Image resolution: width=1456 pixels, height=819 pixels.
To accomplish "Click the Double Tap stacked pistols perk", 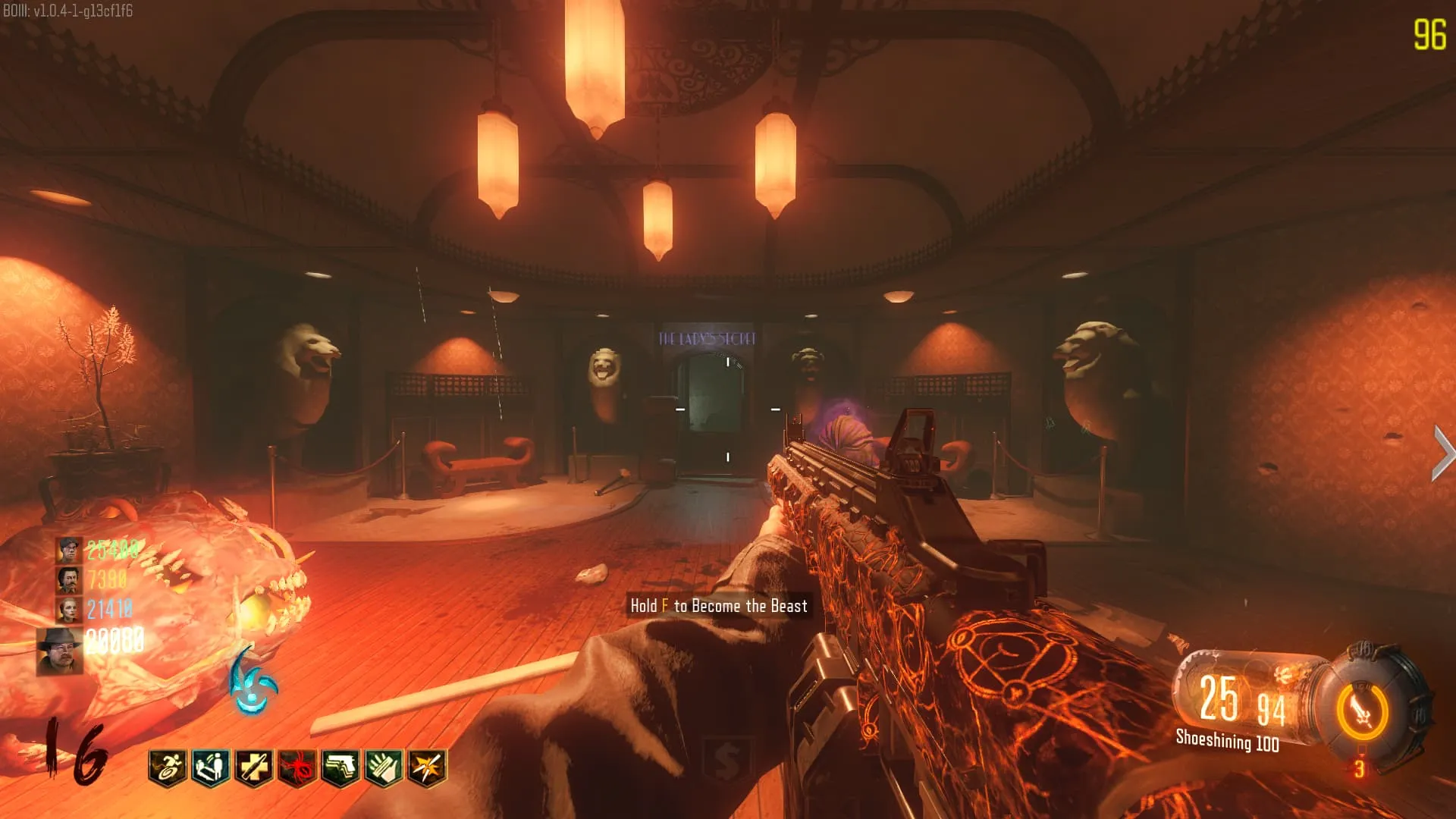I will pos(340,767).
